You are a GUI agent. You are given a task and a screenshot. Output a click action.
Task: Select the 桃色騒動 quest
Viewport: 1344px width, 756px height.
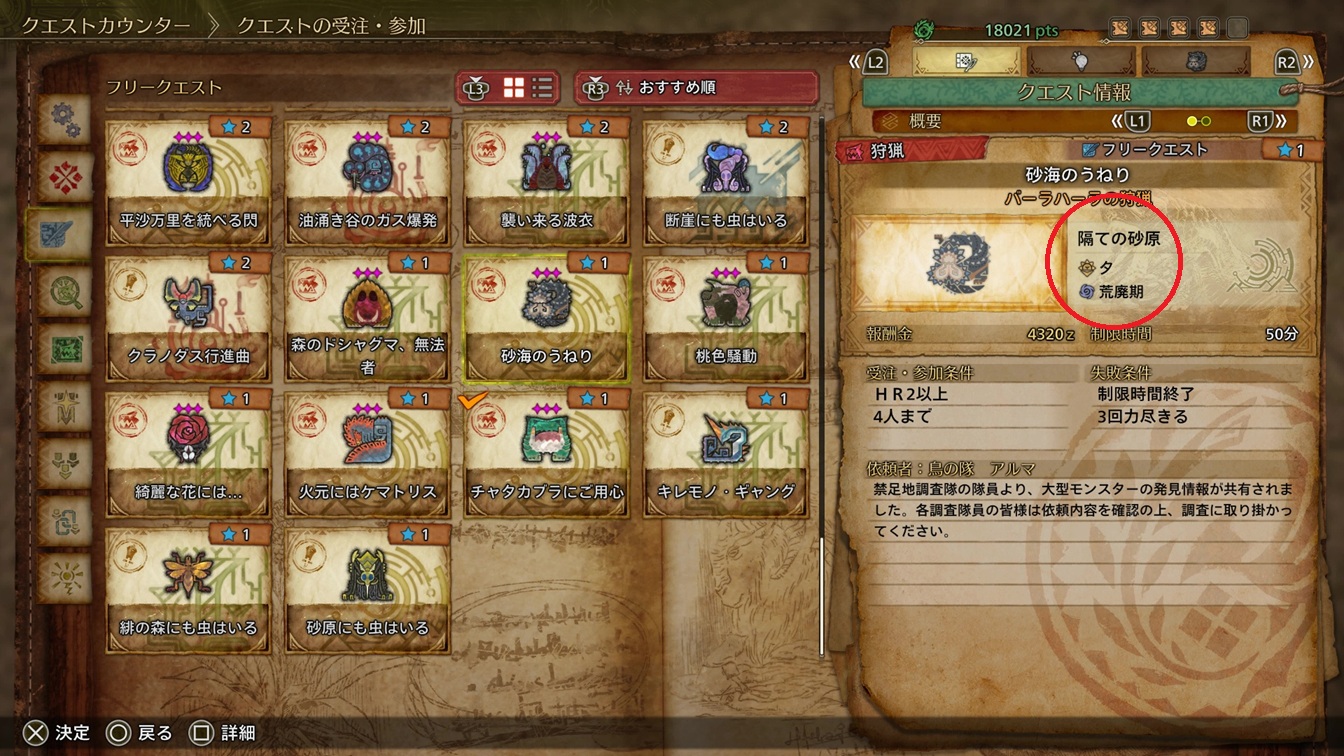pos(725,315)
